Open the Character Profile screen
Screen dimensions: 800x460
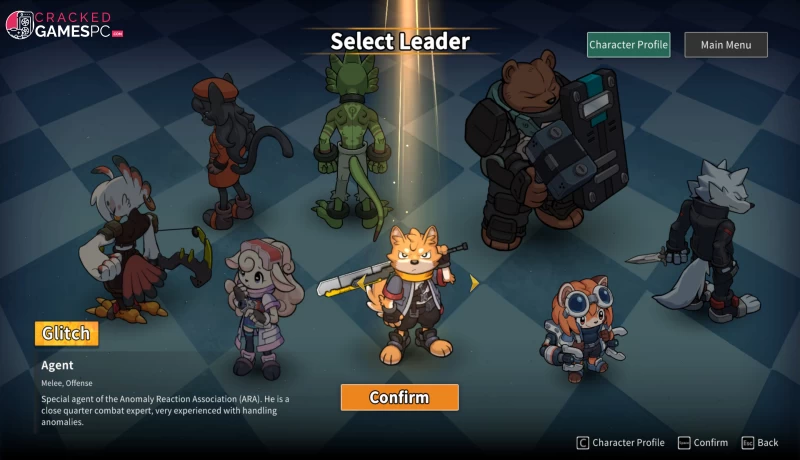coord(628,45)
